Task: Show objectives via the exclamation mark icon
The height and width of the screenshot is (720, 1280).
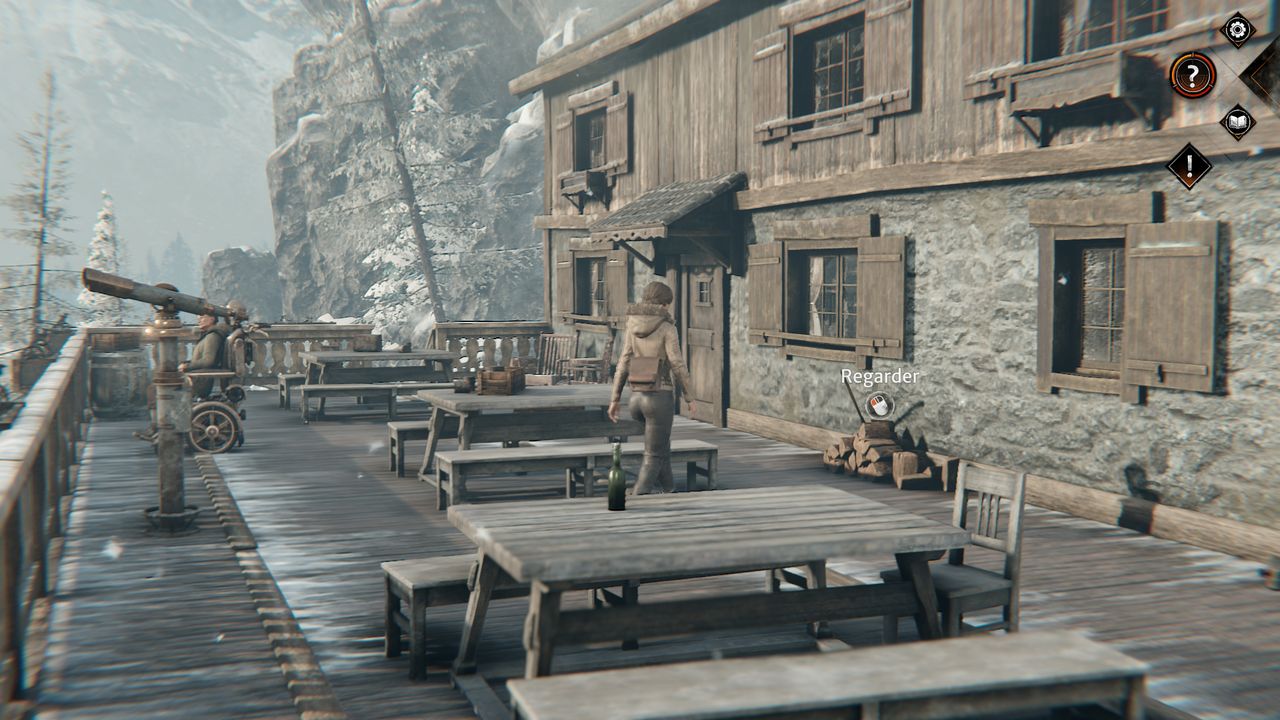Action: [1190, 167]
